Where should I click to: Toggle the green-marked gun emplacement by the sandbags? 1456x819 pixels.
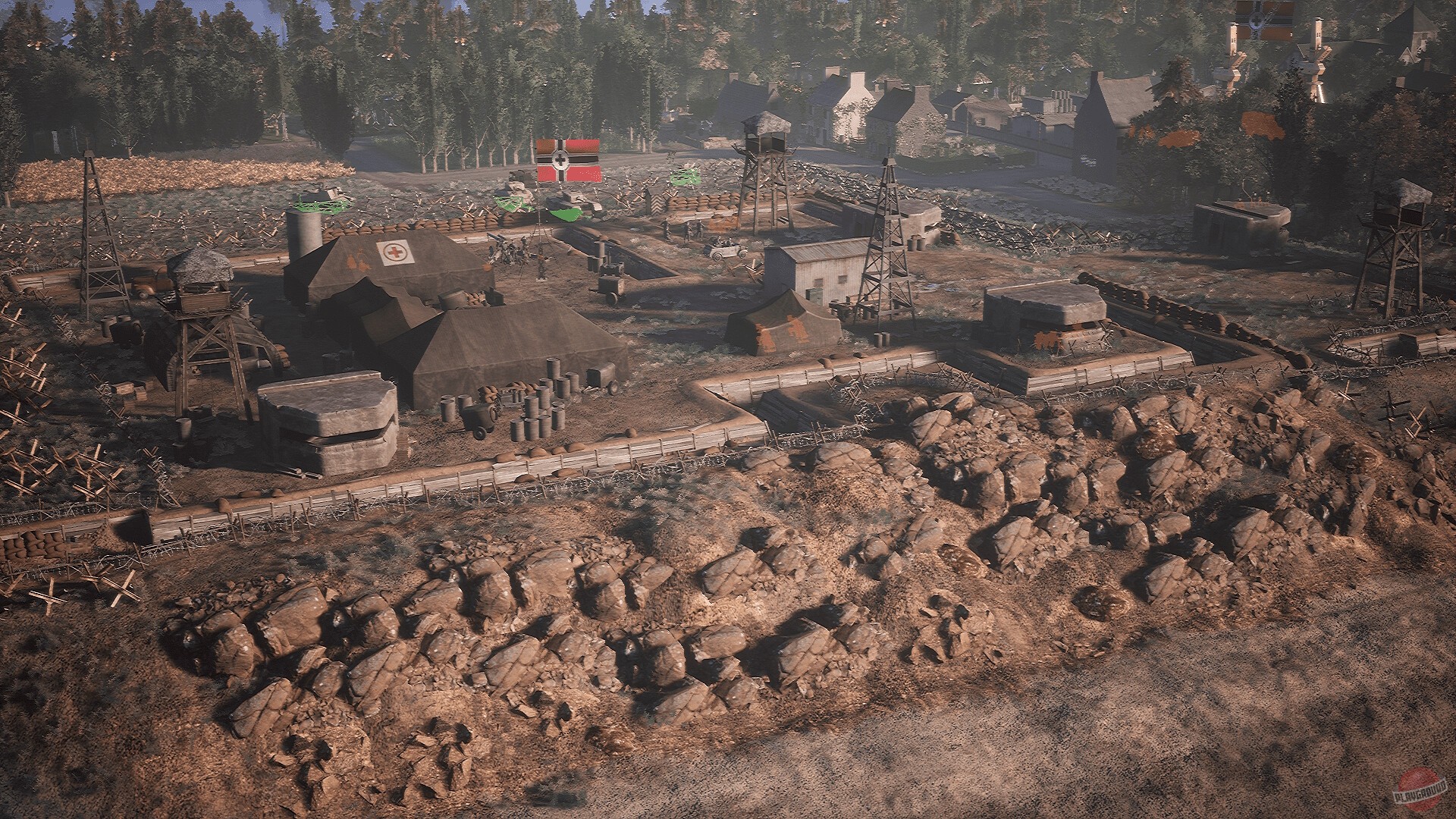(684, 177)
